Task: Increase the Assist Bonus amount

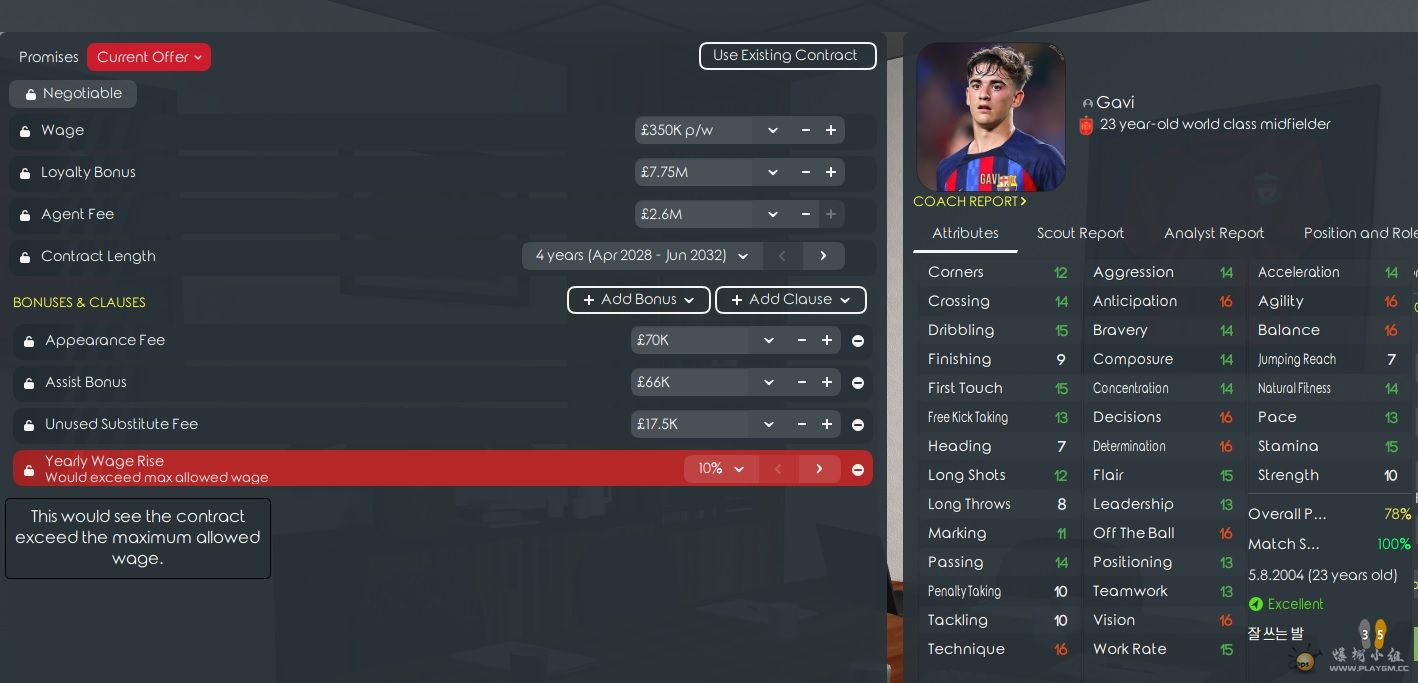Action: tap(827, 383)
